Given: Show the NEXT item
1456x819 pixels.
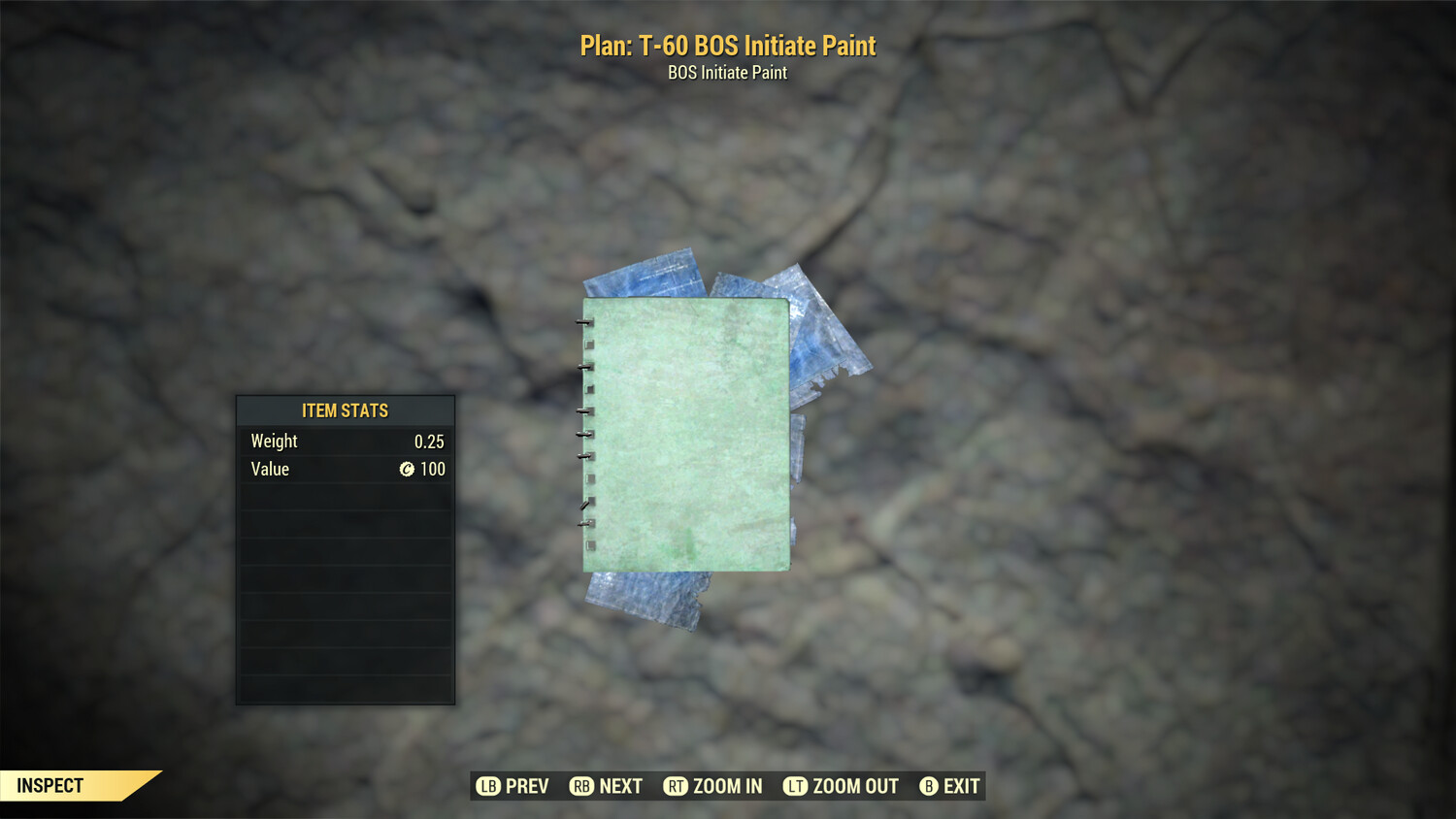Looking at the screenshot, I should (607, 786).
